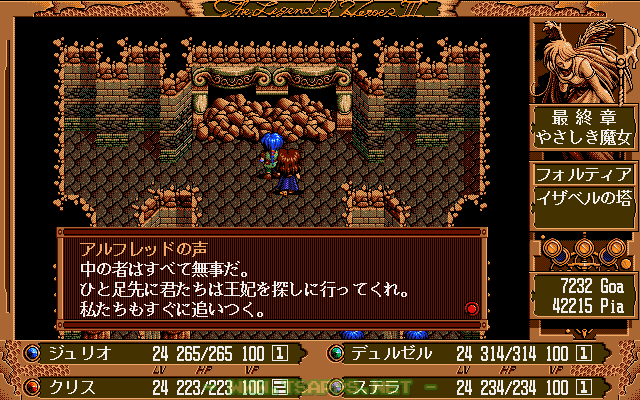The width and height of the screenshot is (640, 400).
Task: Click the character portrait in the side panel
Action: (x=584, y=60)
